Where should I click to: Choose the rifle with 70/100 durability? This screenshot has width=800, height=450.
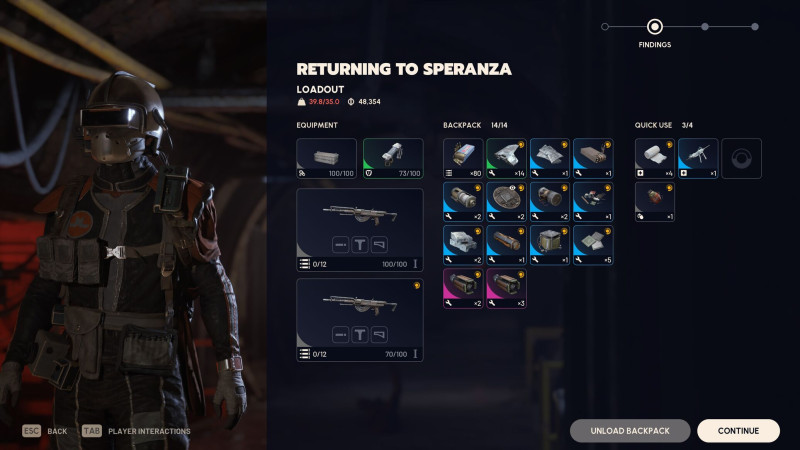360,319
